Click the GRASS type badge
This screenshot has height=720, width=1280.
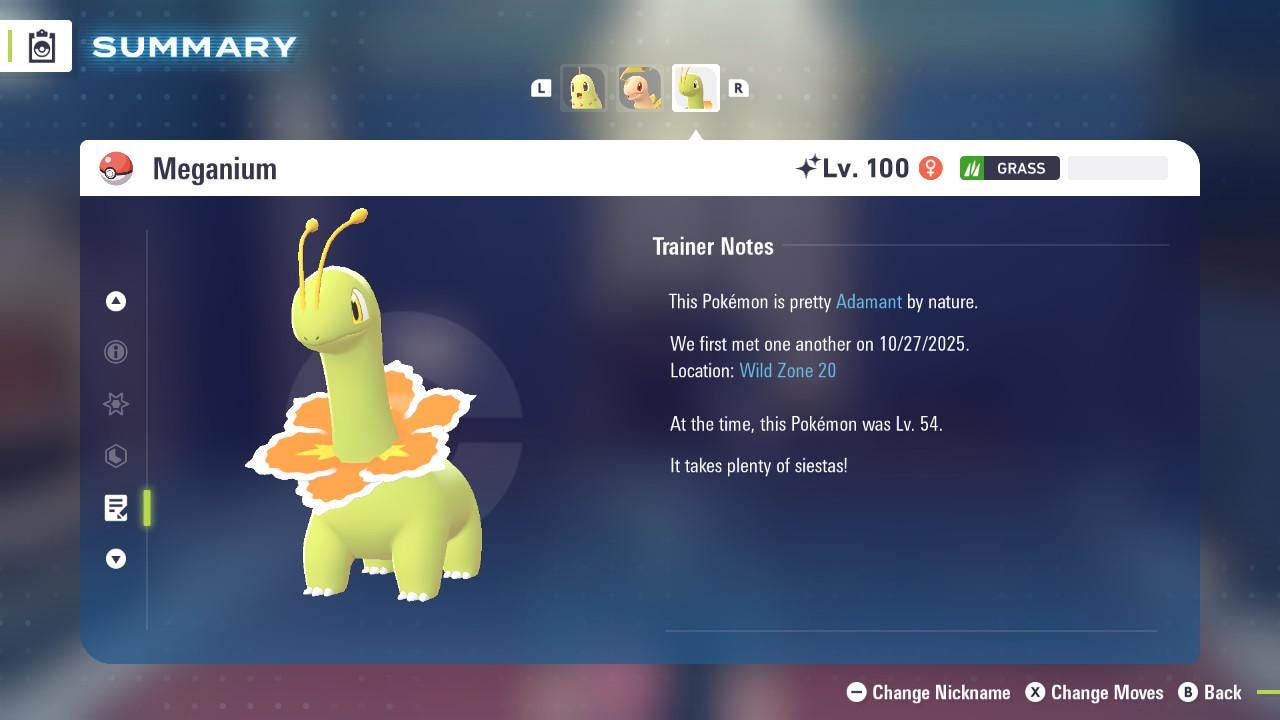click(1010, 168)
